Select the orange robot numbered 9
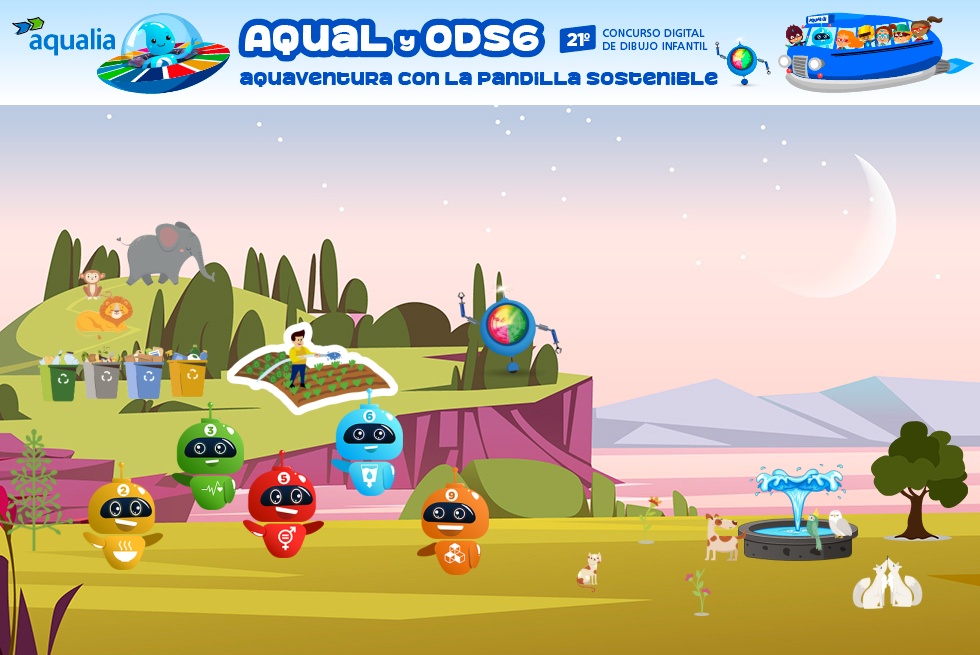Viewport: 980px width, 655px height. click(x=454, y=527)
